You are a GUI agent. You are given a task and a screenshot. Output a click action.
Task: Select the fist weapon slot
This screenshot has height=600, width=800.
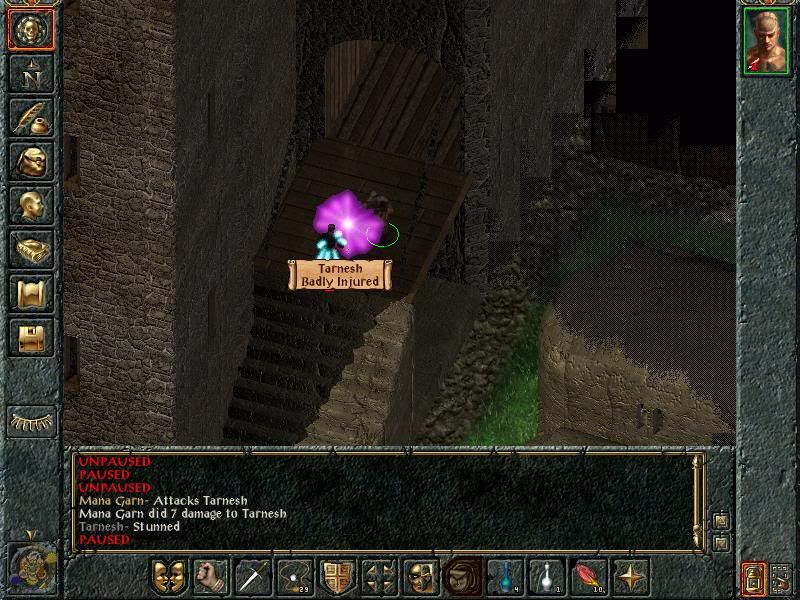pos(210,577)
